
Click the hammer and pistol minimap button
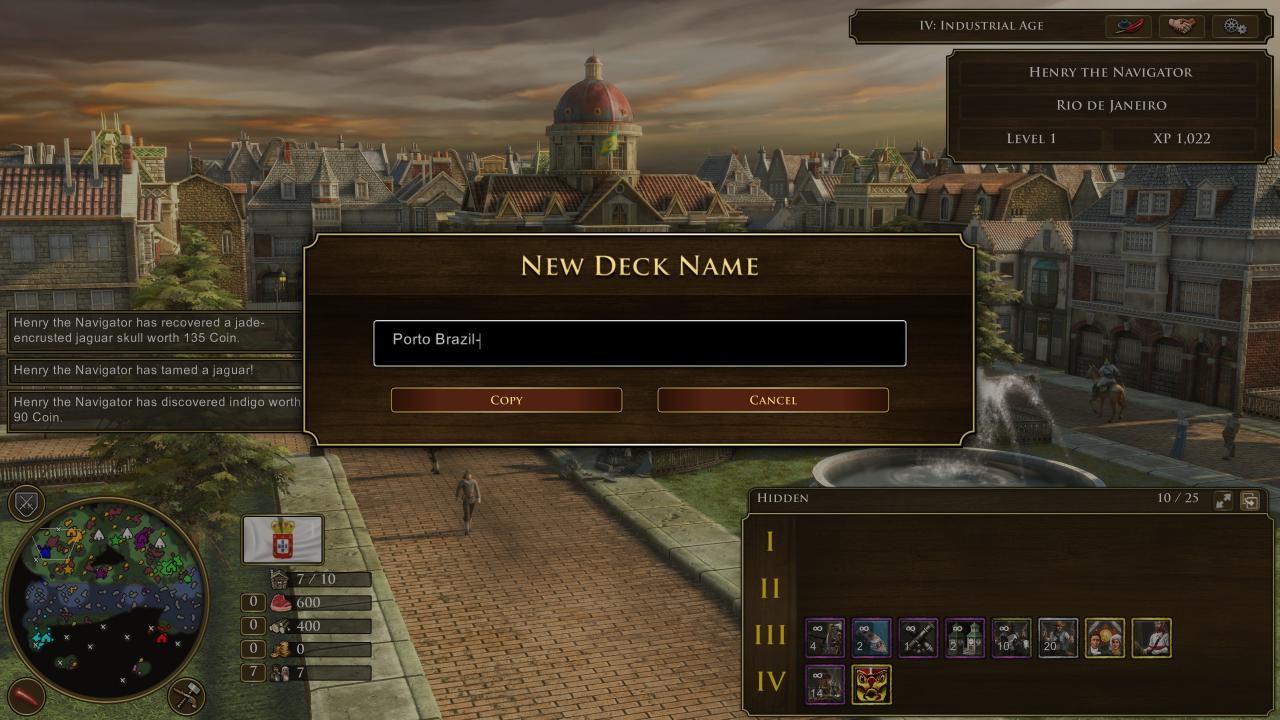point(187,695)
